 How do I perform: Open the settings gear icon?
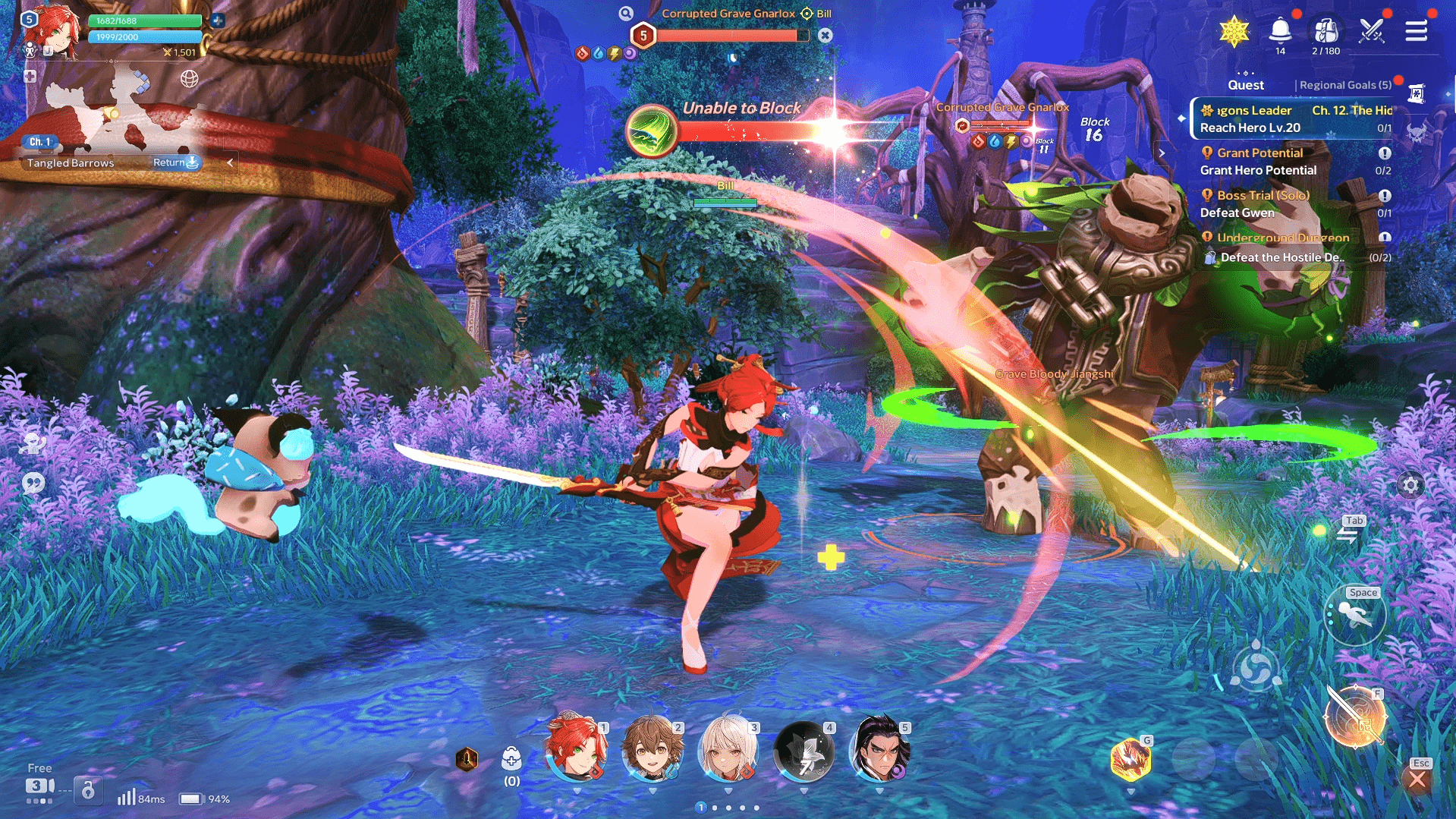click(x=1410, y=485)
